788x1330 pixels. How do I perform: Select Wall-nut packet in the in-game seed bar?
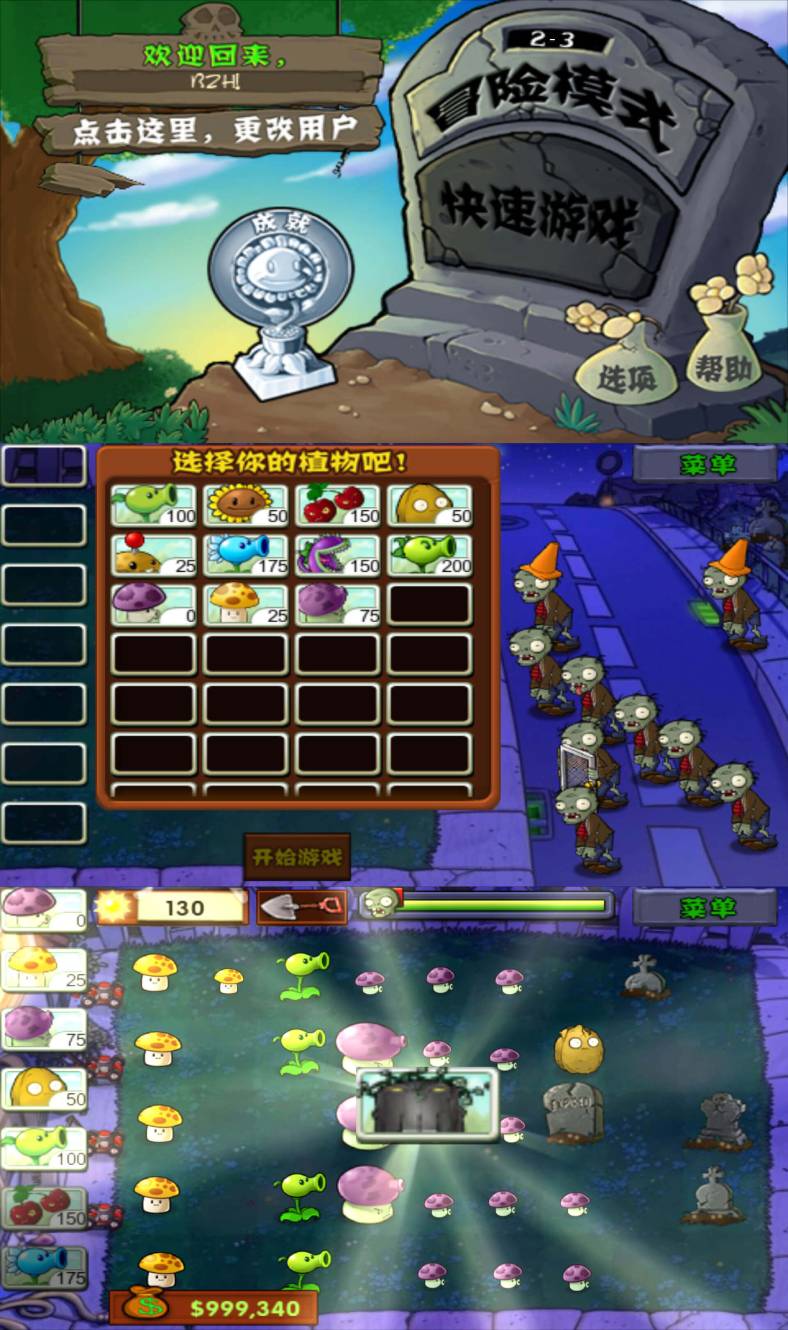coord(44,1088)
